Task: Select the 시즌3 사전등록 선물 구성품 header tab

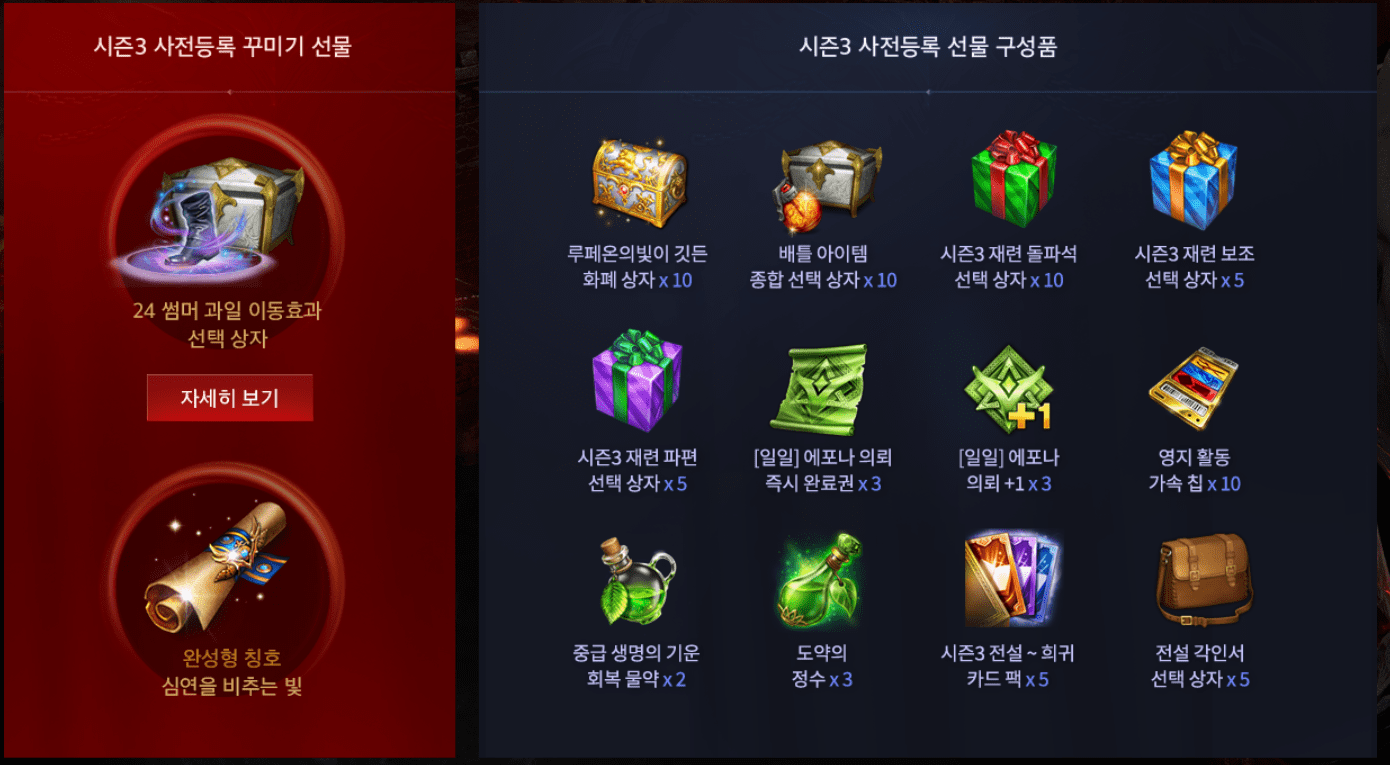Action: point(930,44)
